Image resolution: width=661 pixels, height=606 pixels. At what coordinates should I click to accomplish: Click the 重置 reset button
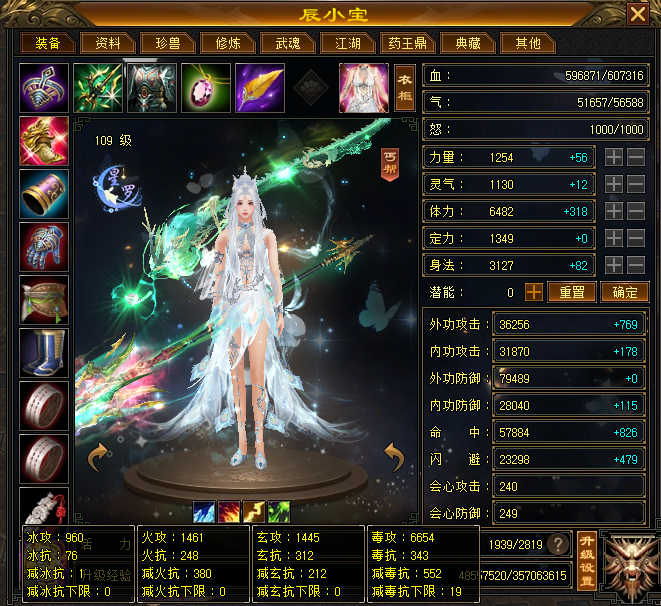(571, 292)
